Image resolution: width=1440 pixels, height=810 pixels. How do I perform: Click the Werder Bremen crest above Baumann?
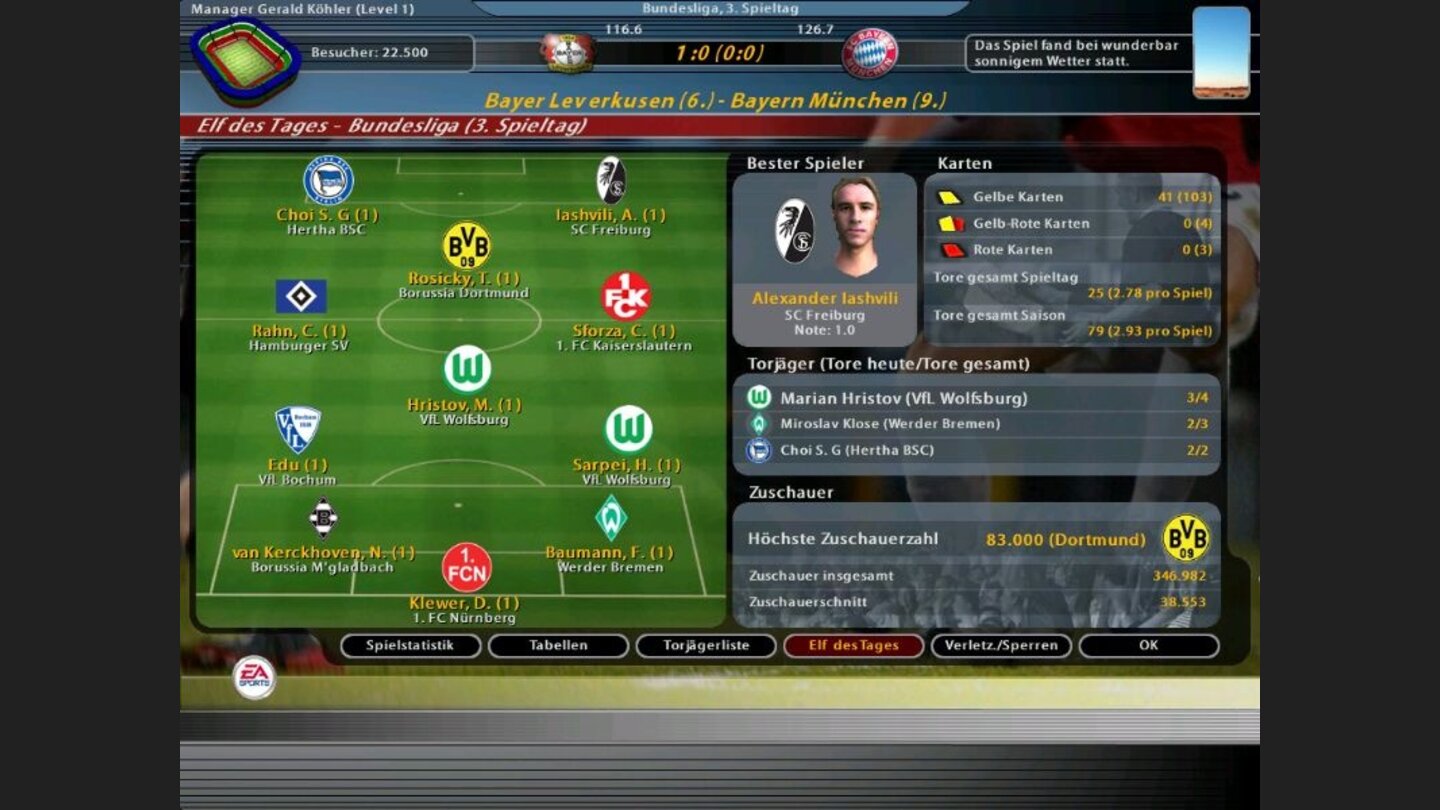coord(613,519)
